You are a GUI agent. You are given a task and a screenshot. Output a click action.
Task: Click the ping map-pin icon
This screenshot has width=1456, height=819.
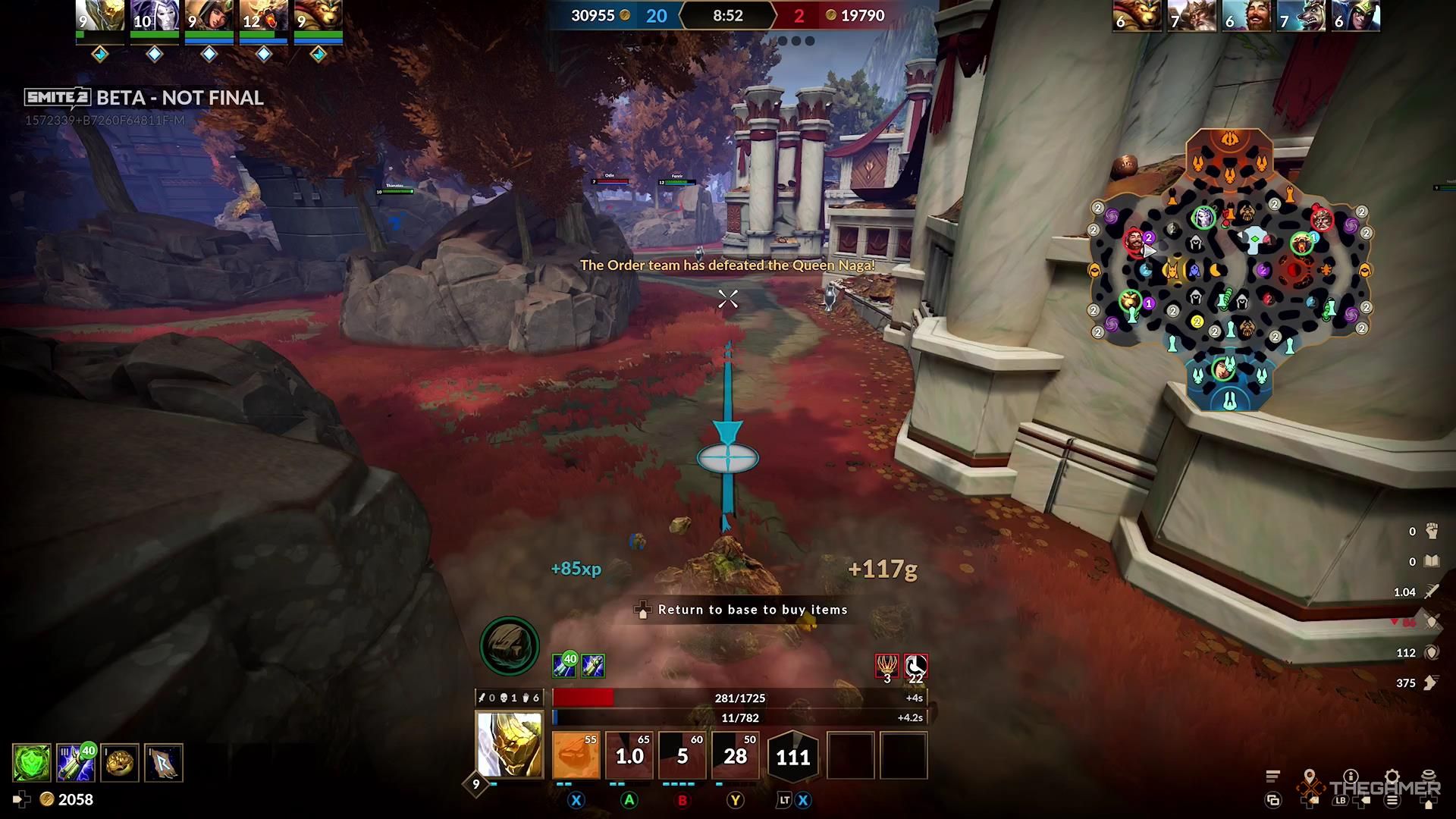point(1310,774)
